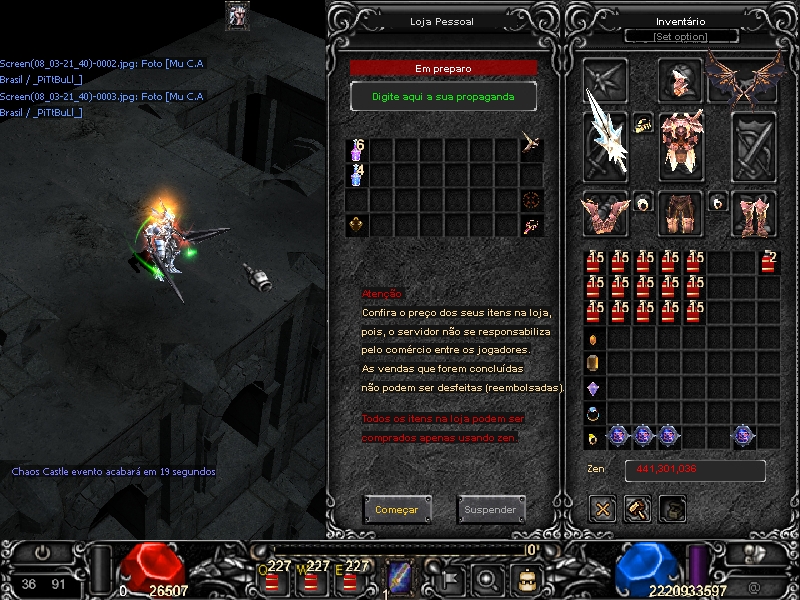Open the Set option panel
The width and height of the screenshot is (800, 600).
680,37
